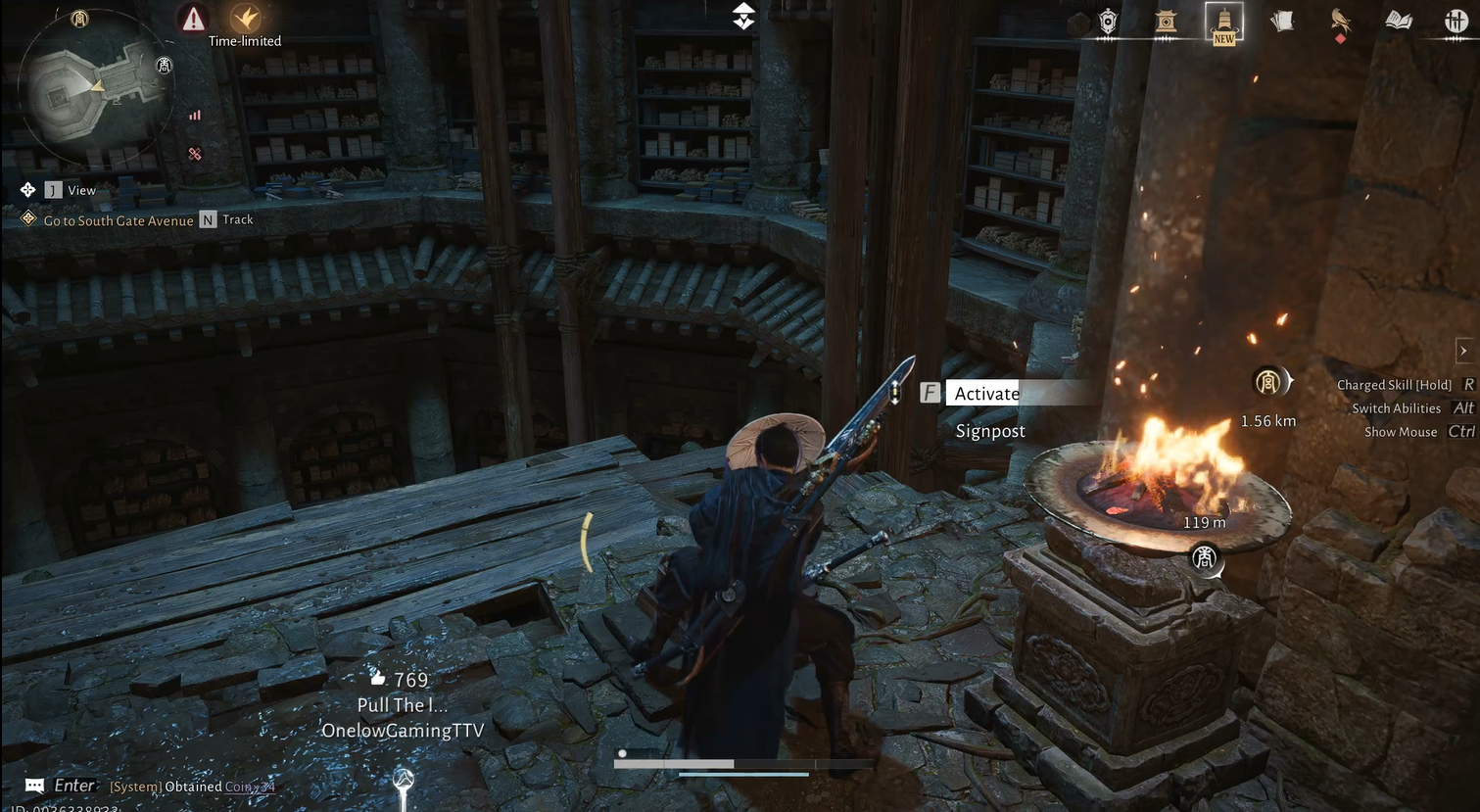Open the circular minimap

pyautogui.click(x=93, y=90)
